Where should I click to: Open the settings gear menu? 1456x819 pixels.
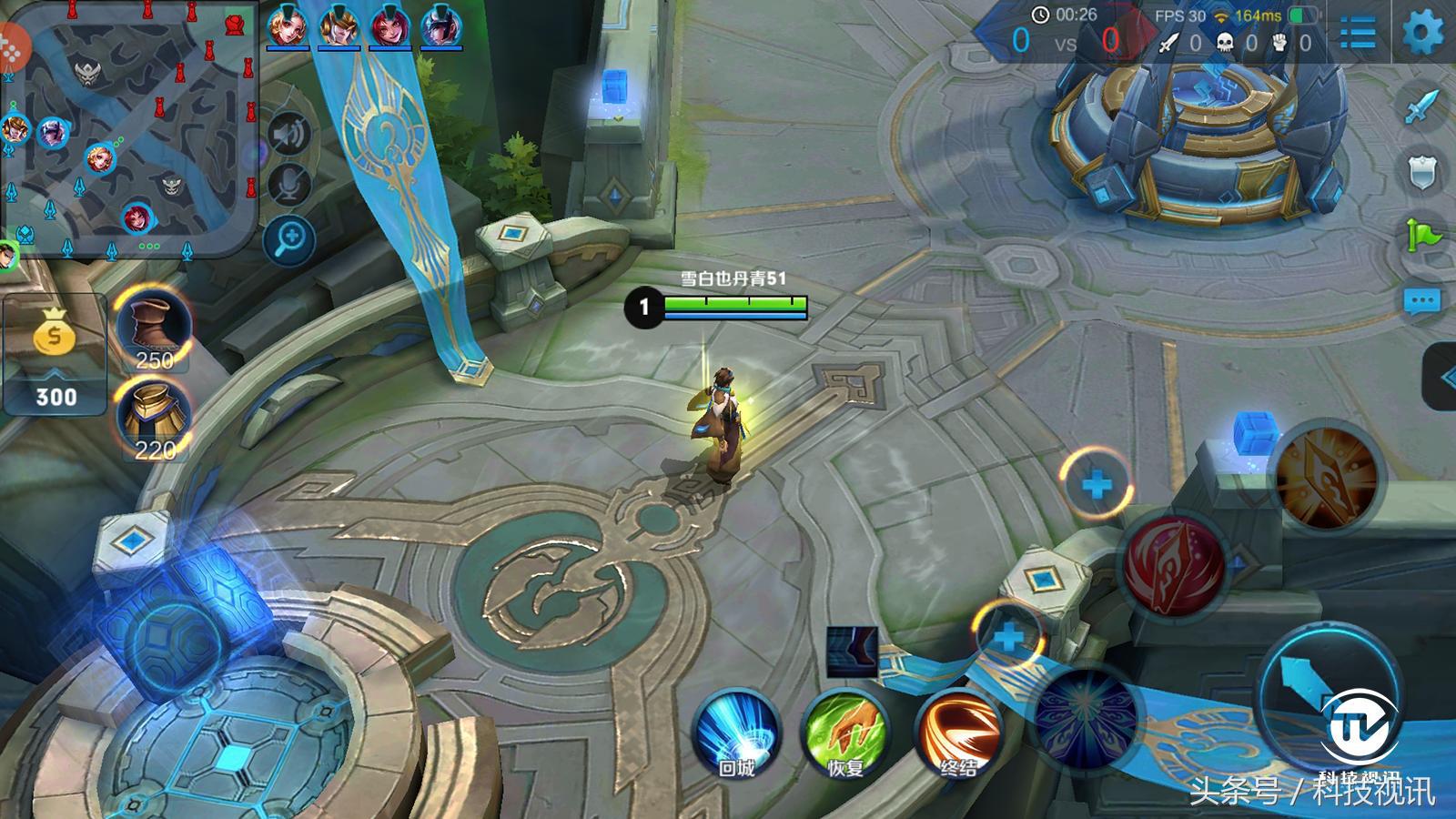tap(1422, 35)
